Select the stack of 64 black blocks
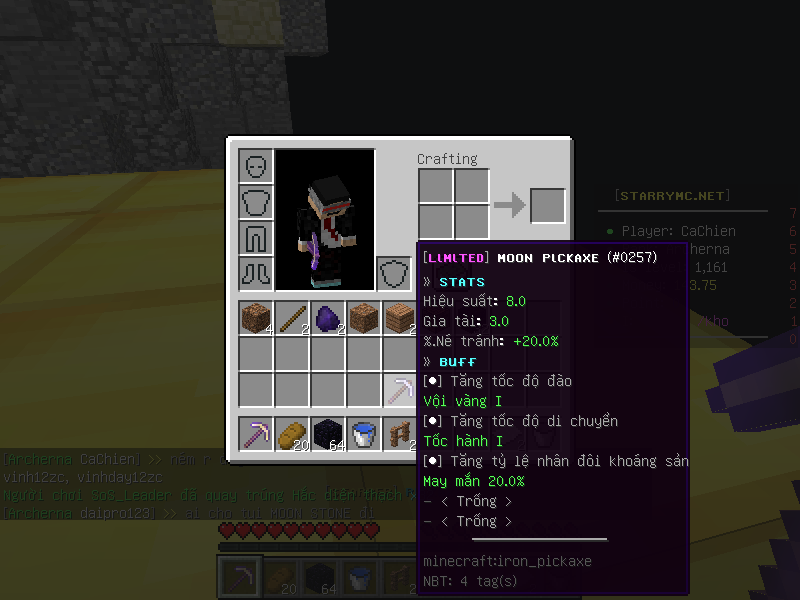Screen dimensions: 800x600 pyautogui.click(x=328, y=434)
